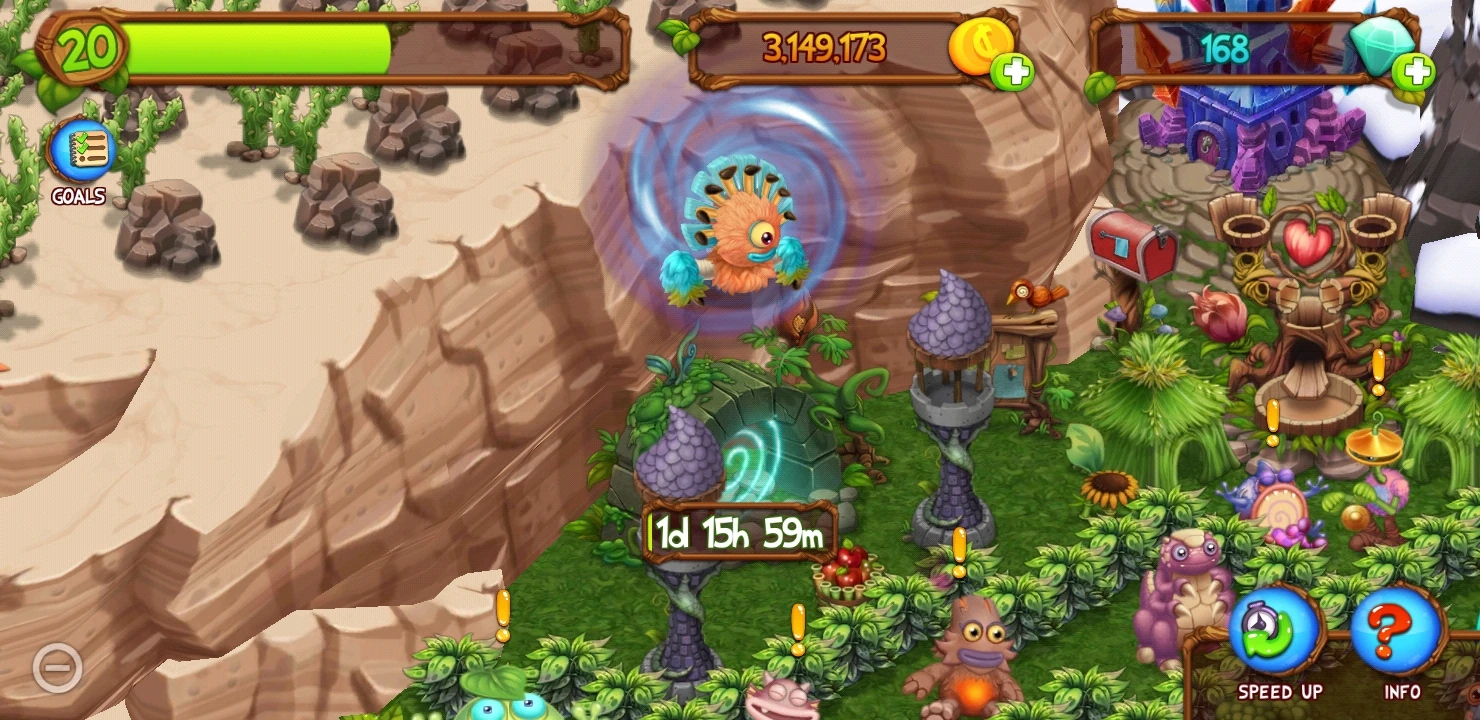Select the Info tab label
The width and height of the screenshot is (1480, 720).
(1404, 691)
